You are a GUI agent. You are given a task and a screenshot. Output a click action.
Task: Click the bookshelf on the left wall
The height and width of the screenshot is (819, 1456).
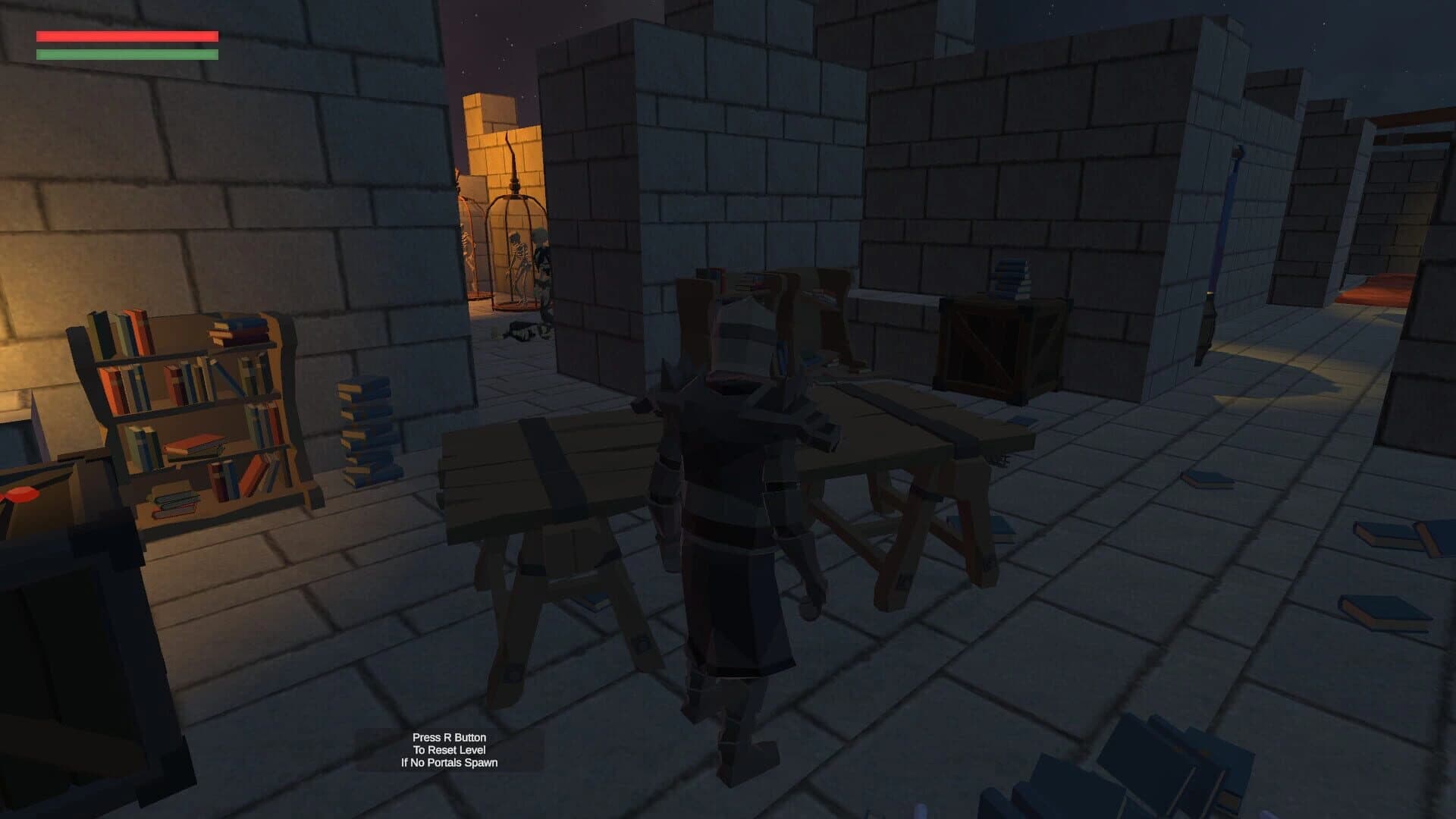(x=190, y=417)
